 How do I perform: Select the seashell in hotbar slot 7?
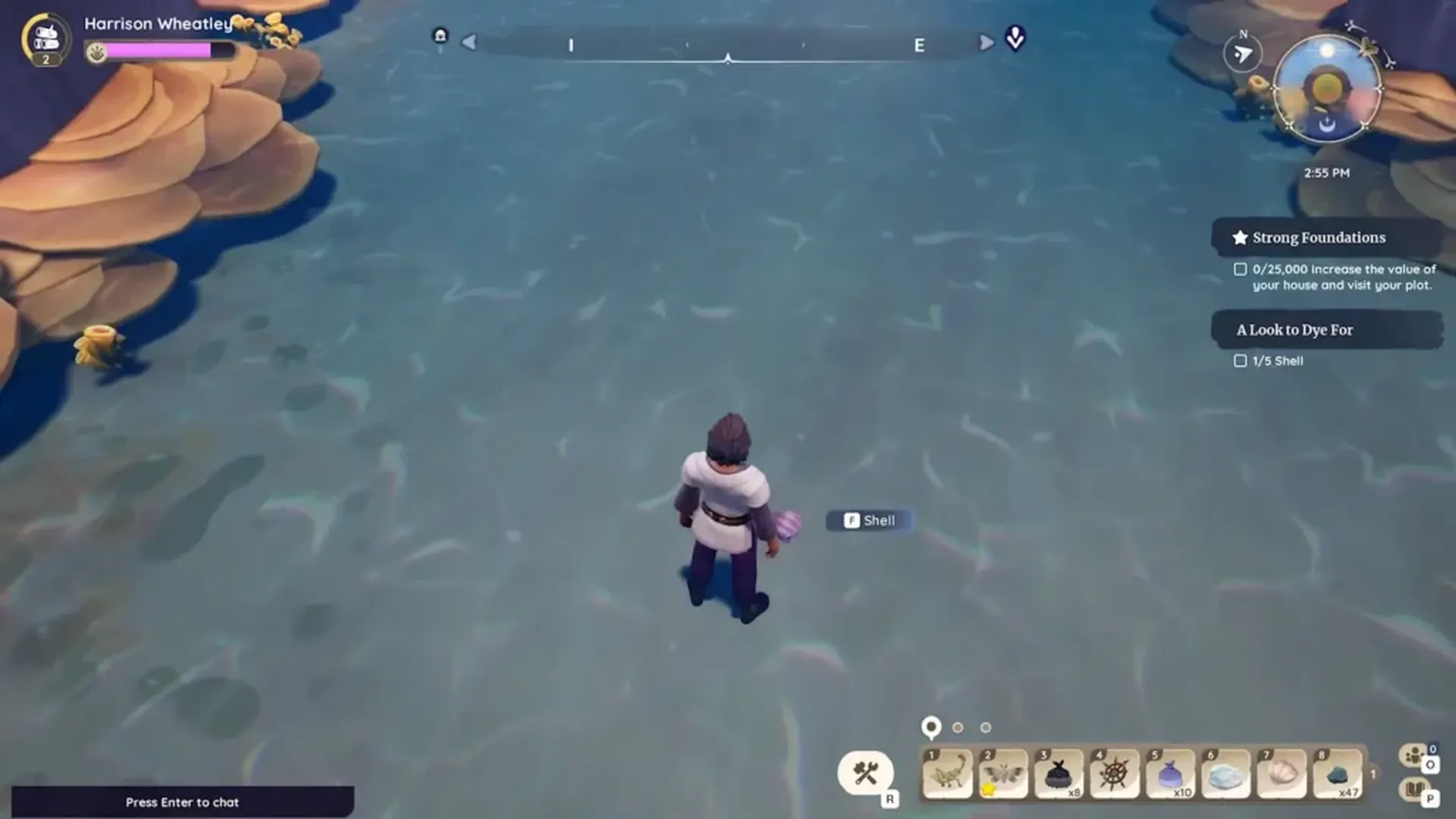(1280, 773)
